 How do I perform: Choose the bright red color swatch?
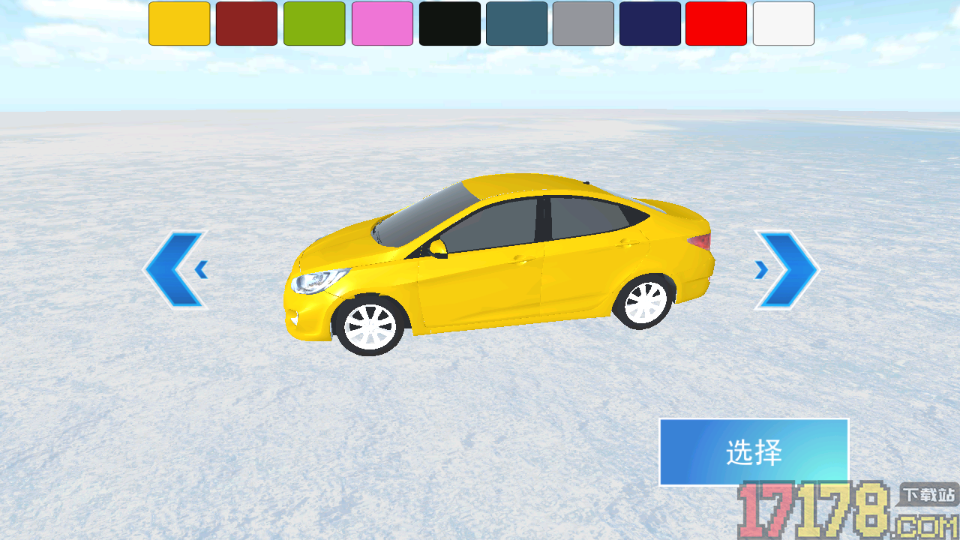pyautogui.click(x=716, y=24)
